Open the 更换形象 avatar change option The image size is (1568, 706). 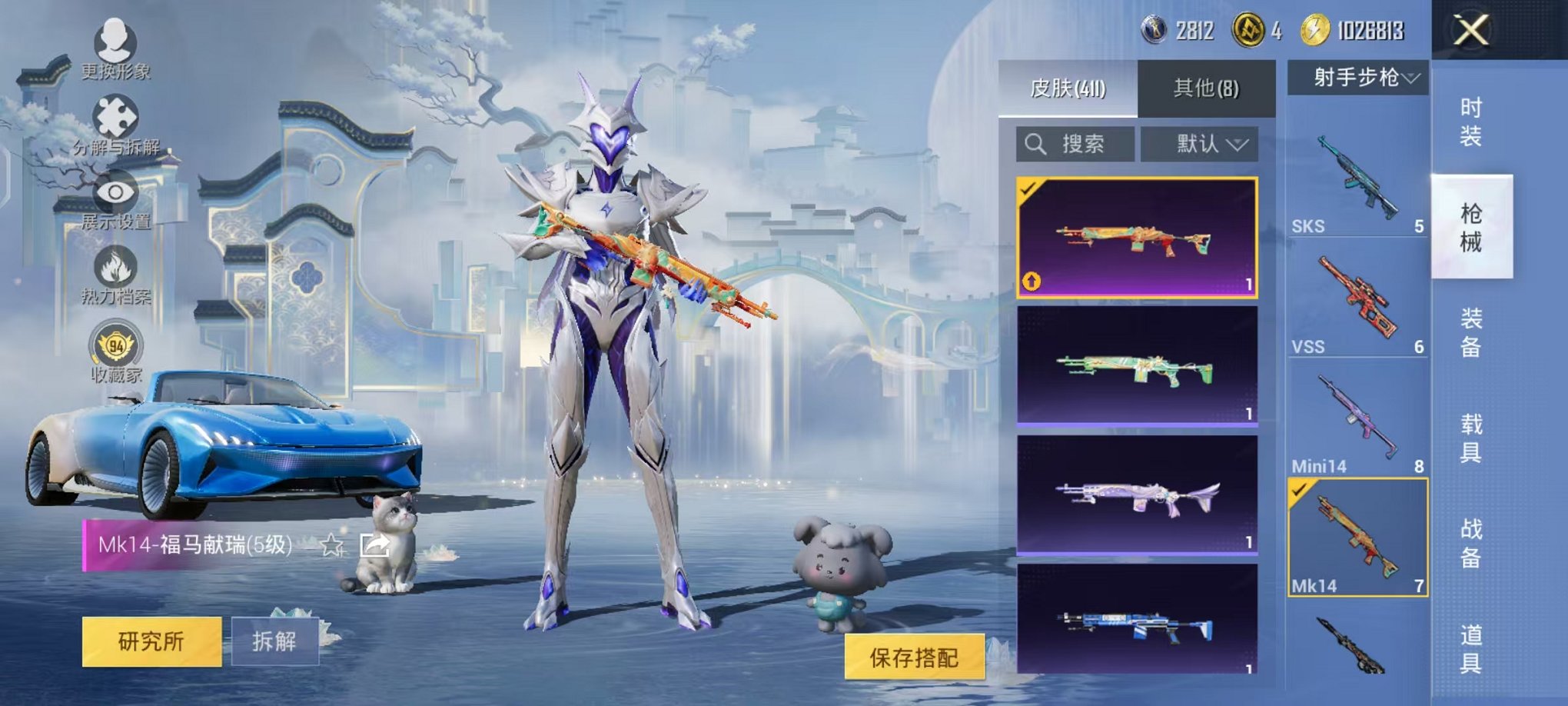click(115, 48)
